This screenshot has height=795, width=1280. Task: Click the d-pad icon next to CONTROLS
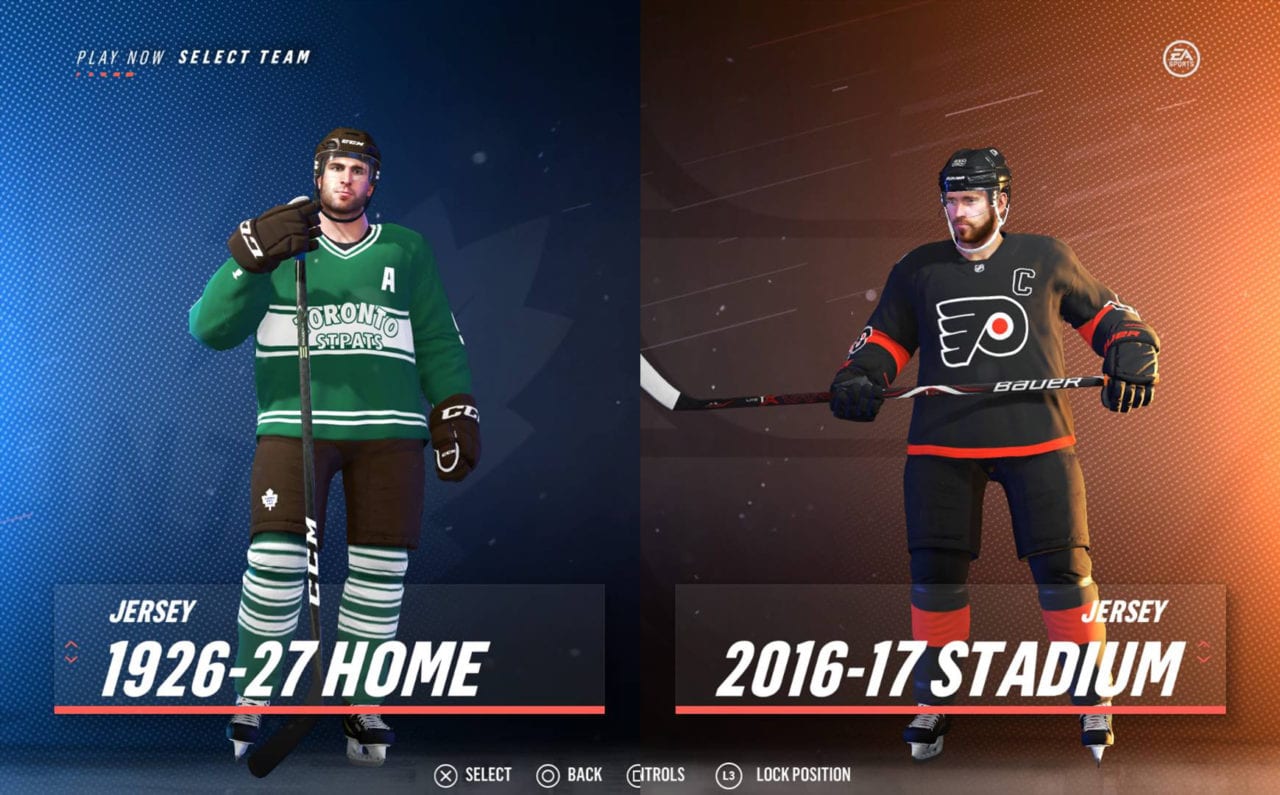pos(634,774)
